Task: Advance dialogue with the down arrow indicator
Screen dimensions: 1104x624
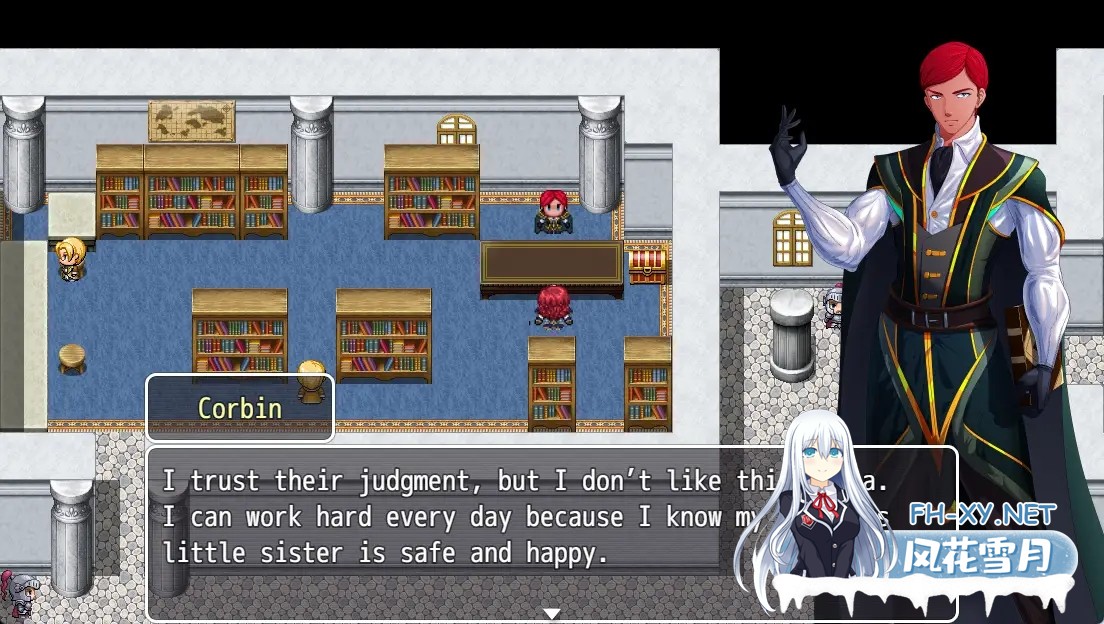Action: click(x=551, y=612)
